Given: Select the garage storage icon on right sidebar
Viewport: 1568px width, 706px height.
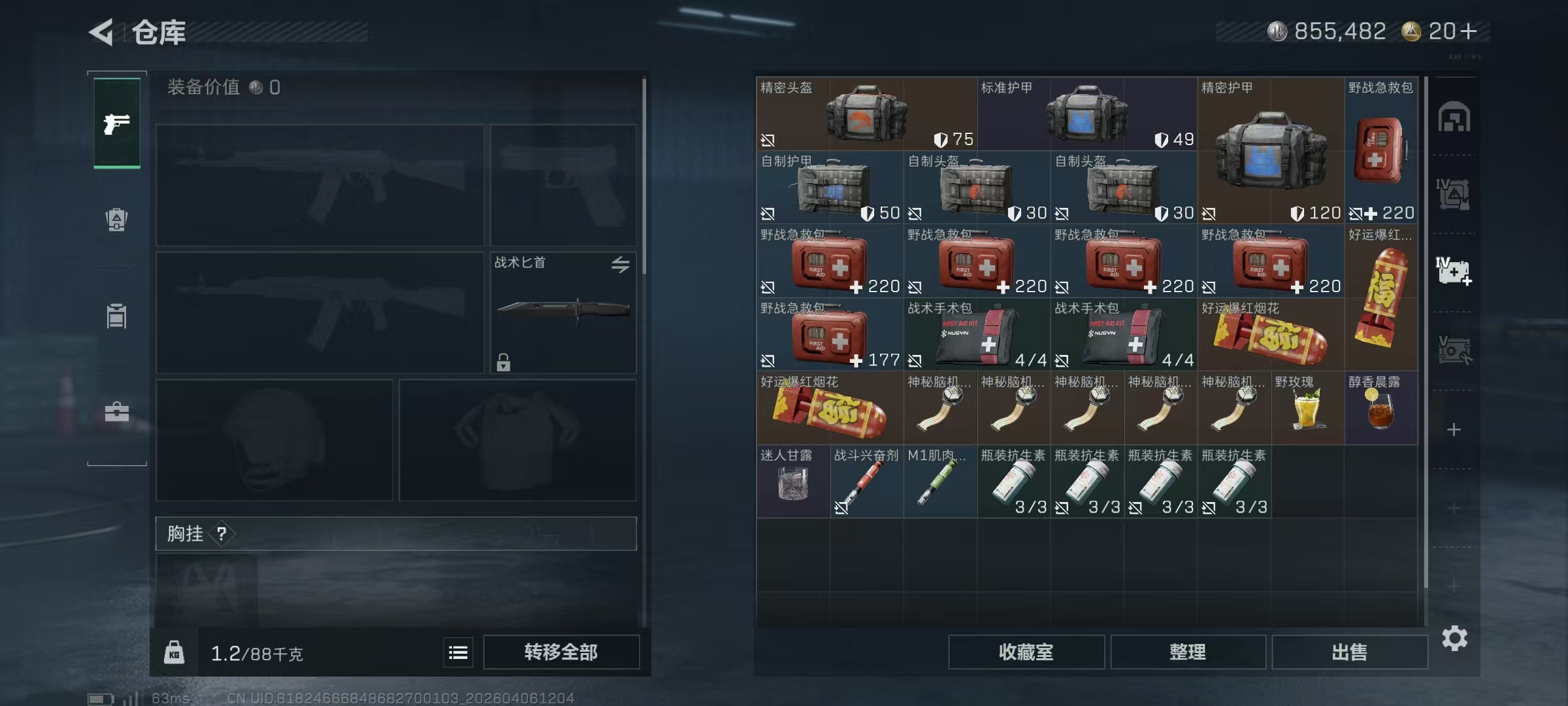Looking at the screenshot, I should (x=1456, y=118).
